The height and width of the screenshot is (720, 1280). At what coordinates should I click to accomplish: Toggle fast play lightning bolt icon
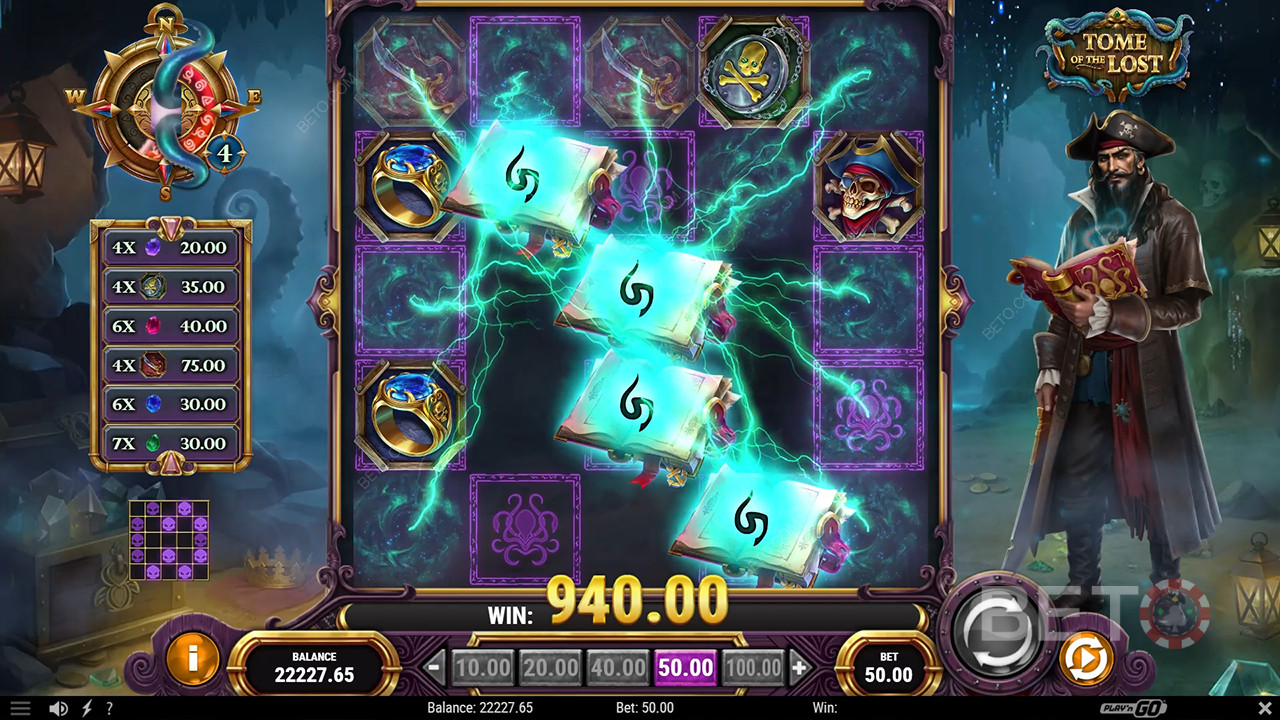(87, 708)
